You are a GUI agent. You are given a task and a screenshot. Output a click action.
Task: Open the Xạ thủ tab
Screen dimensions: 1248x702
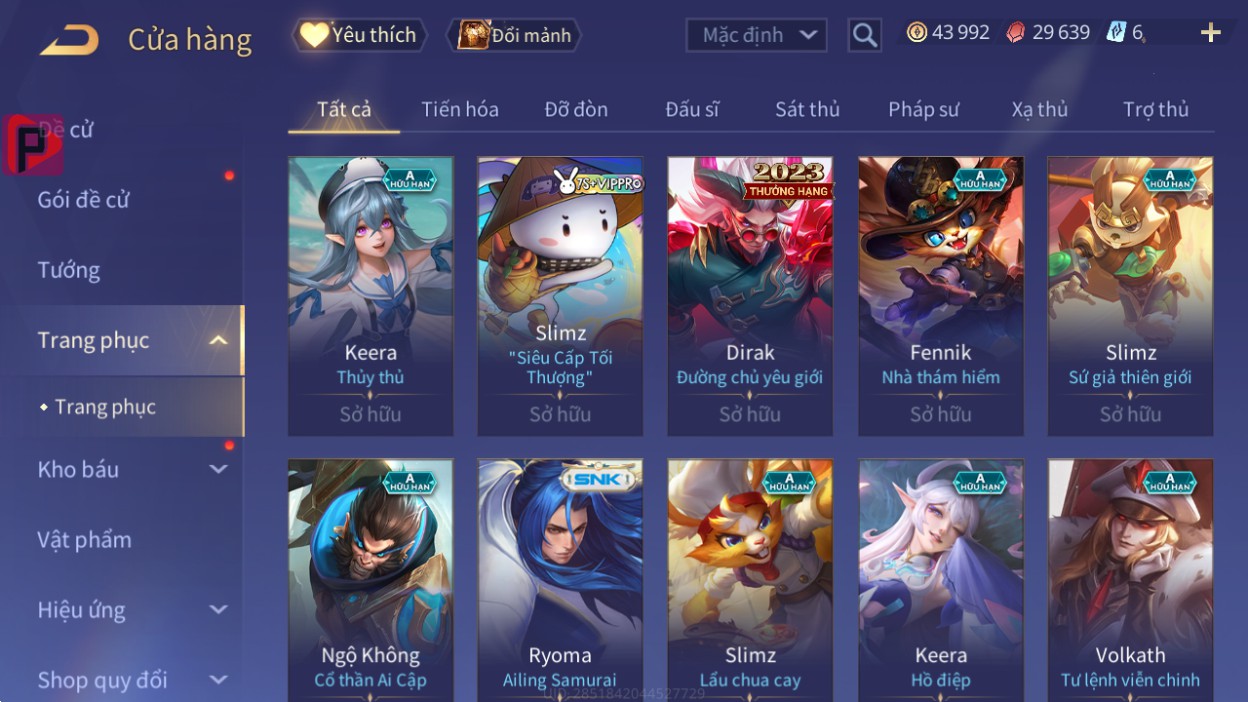pos(1039,109)
